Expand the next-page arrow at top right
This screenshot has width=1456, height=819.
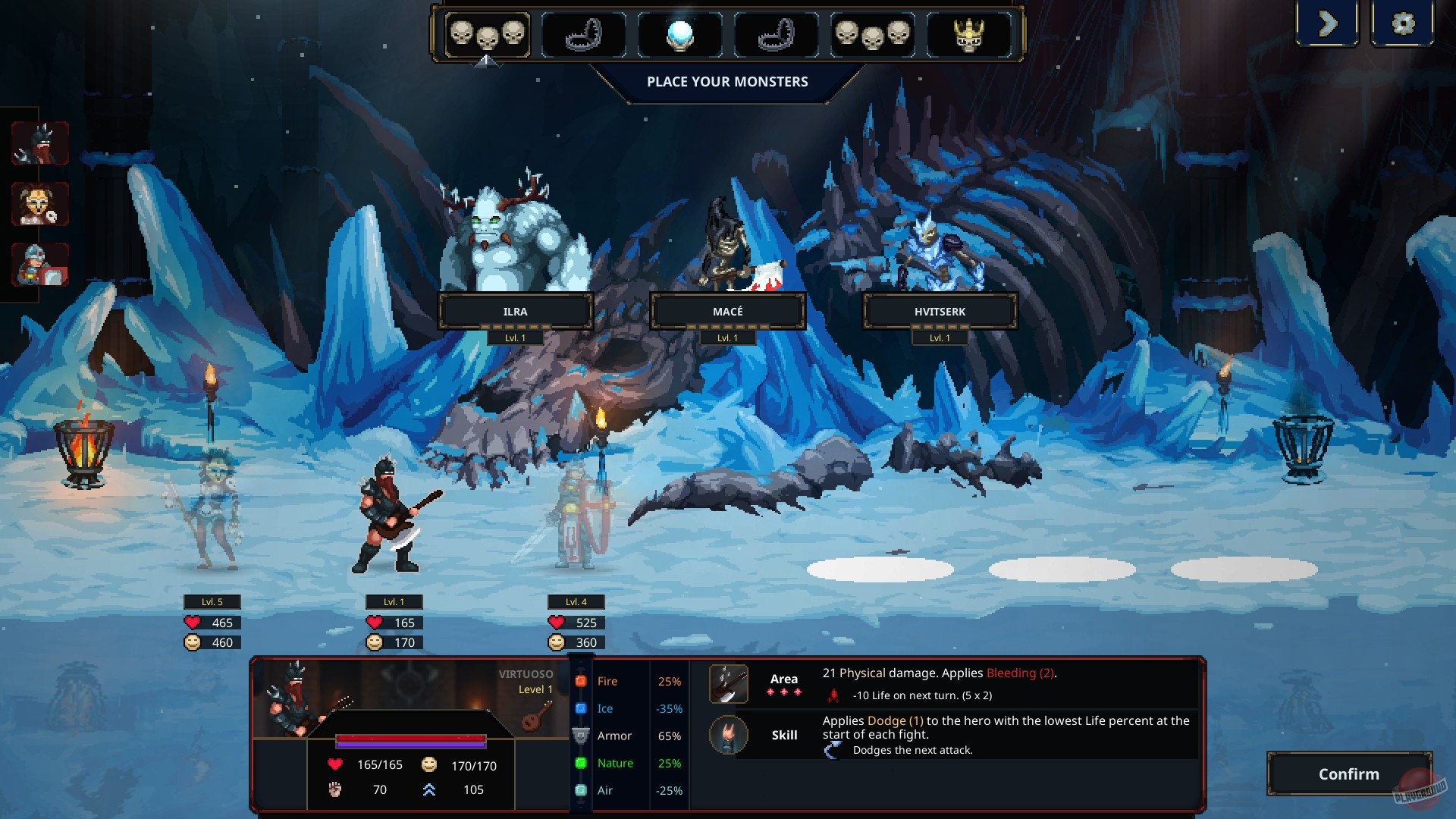pos(1327,24)
